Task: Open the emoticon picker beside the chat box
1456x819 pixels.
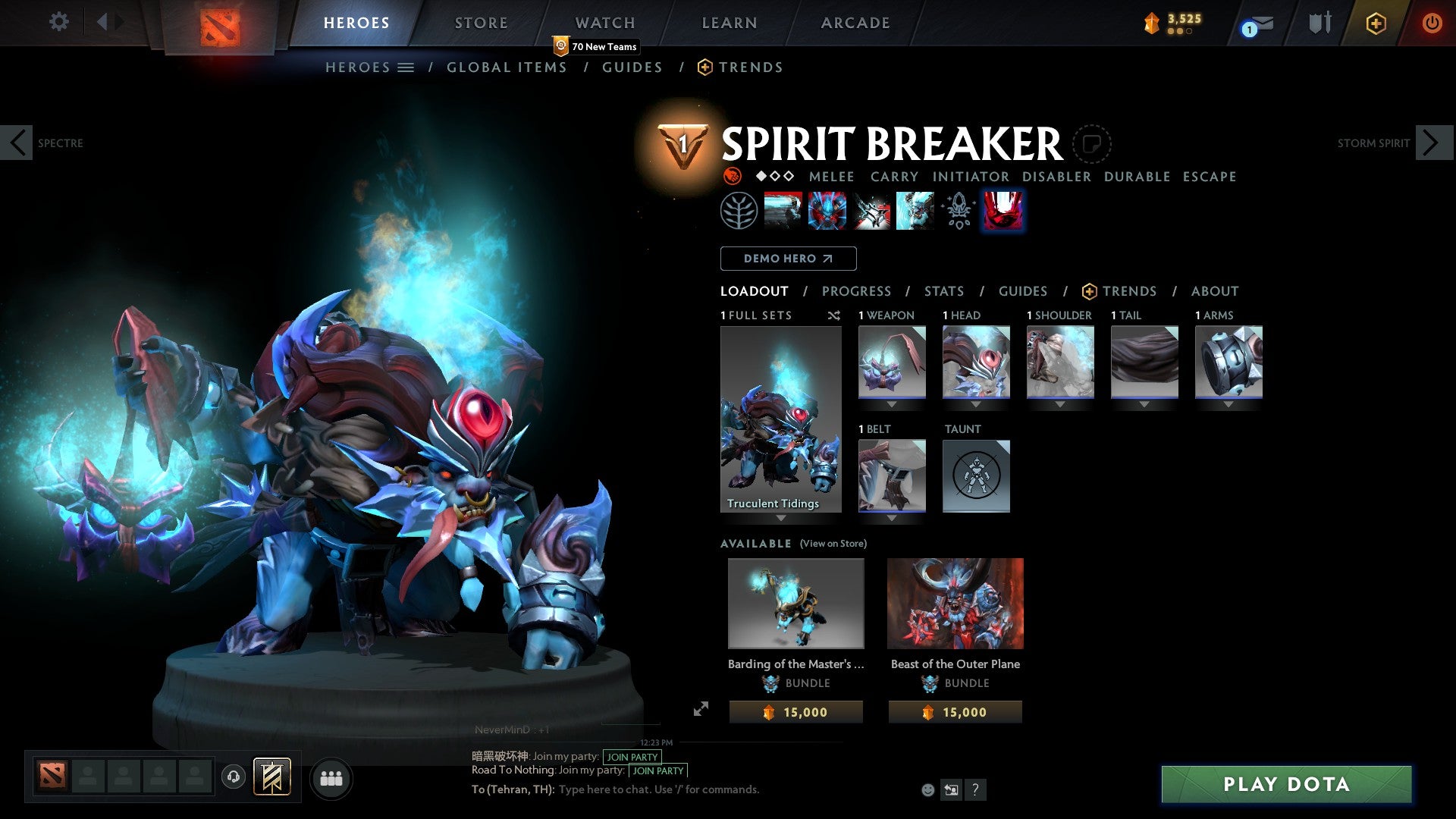Action: 927,789
